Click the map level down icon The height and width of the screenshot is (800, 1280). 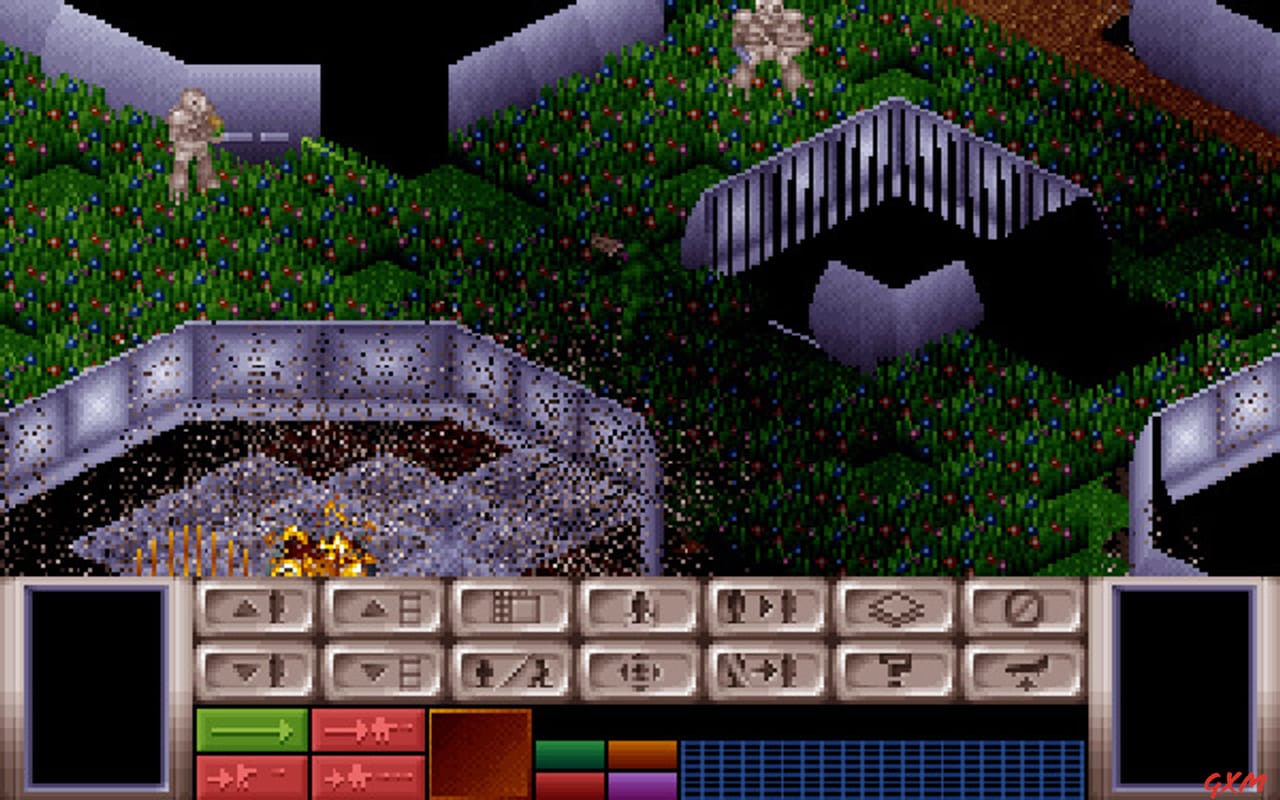click(x=380, y=668)
